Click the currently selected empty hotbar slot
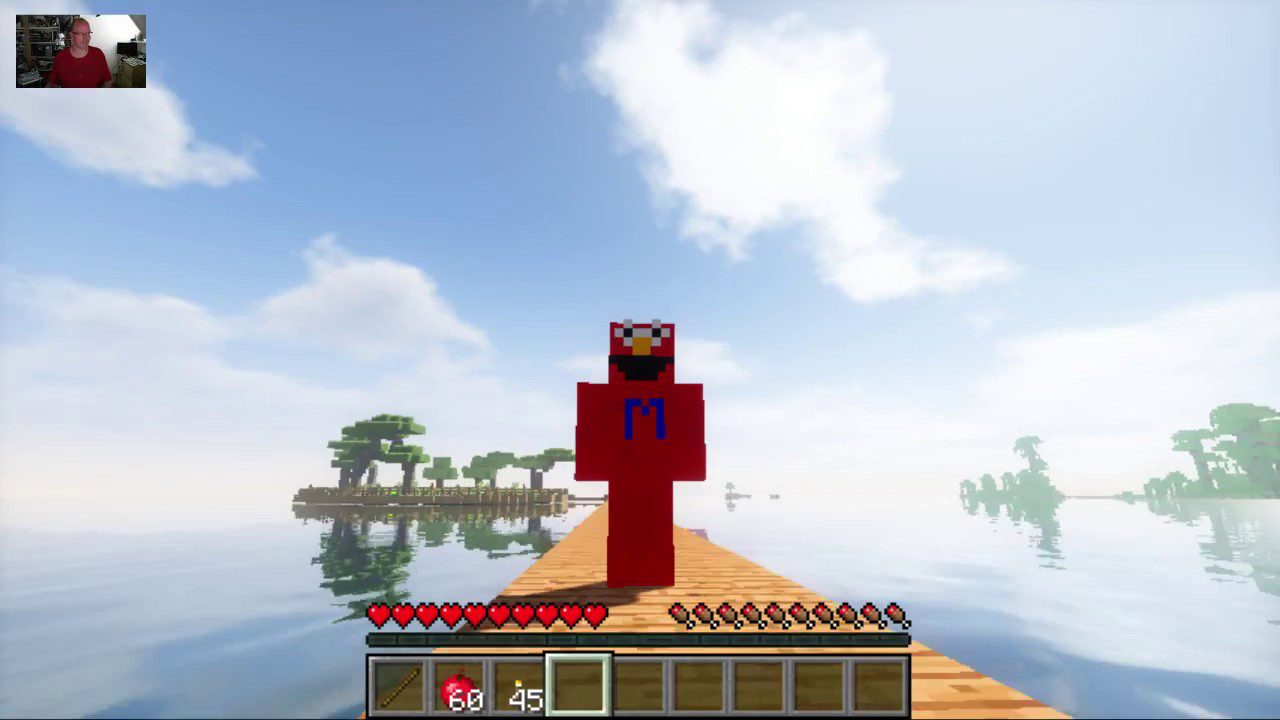Viewport: 1280px width, 720px height. click(579, 684)
